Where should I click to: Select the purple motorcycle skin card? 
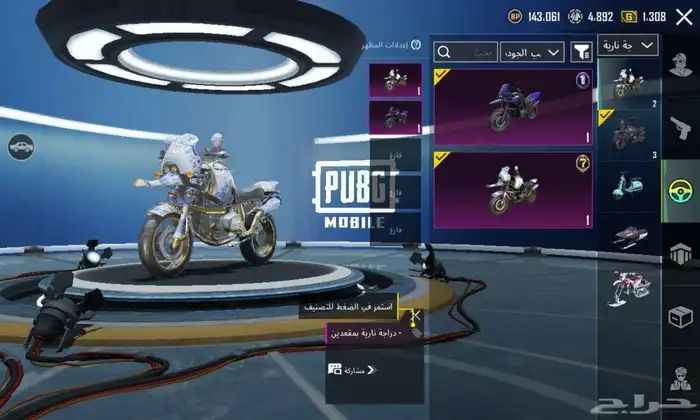[x=512, y=103]
